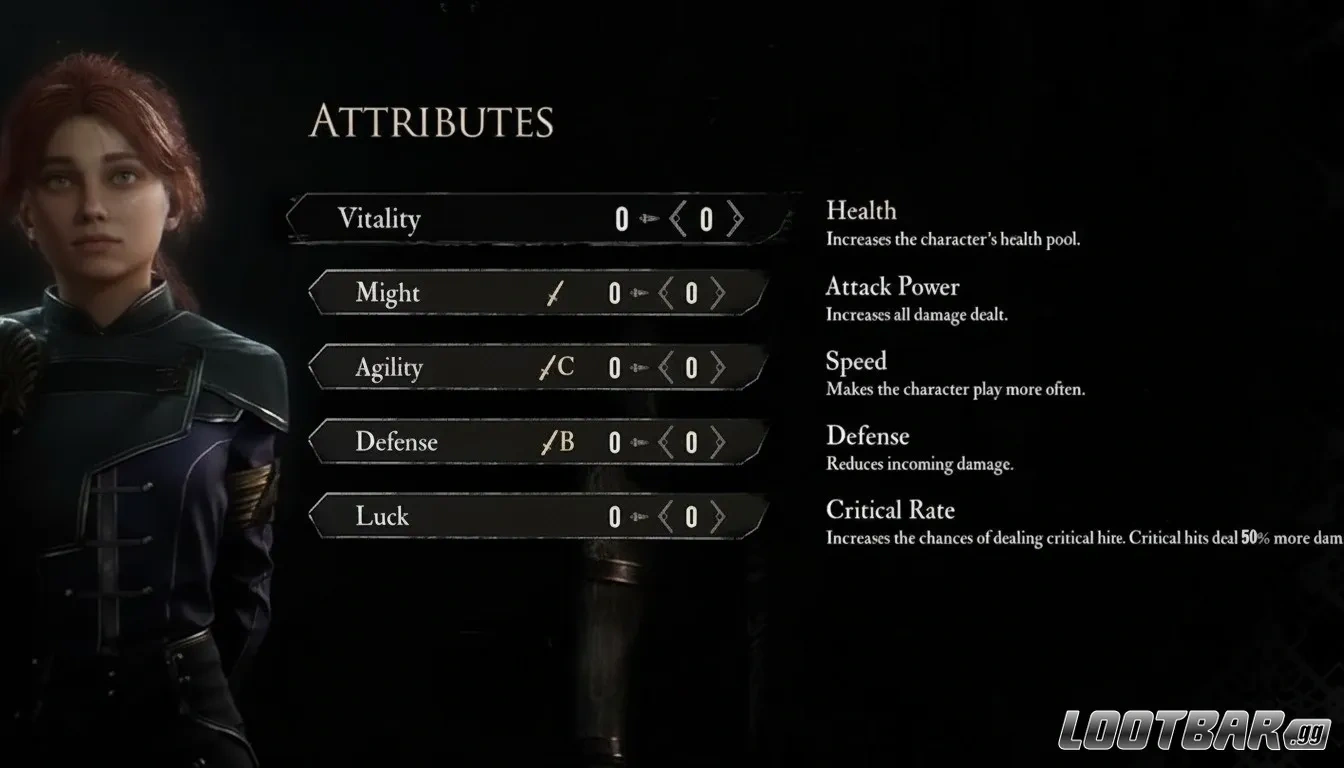1344x768 pixels.
Task: Click the sword grade B icon on Defense
Action: pos(556,441)
